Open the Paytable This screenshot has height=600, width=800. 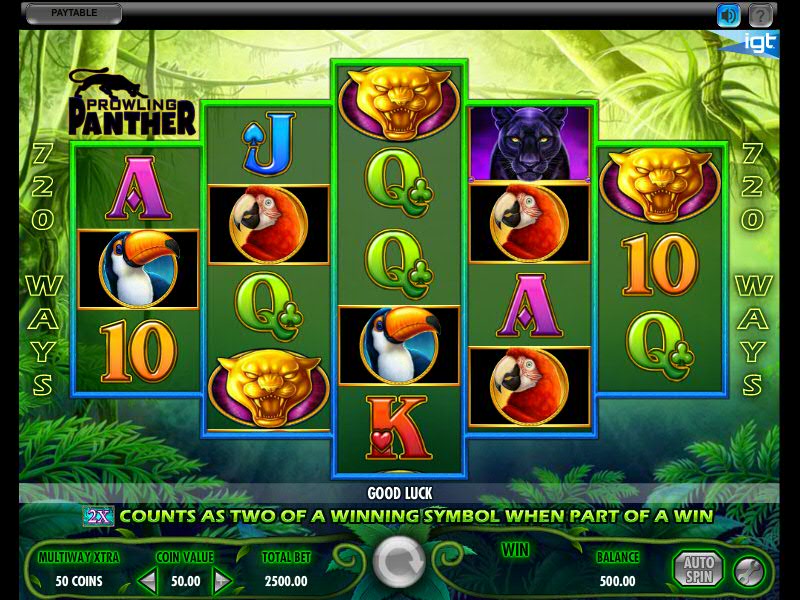point(71,14)
